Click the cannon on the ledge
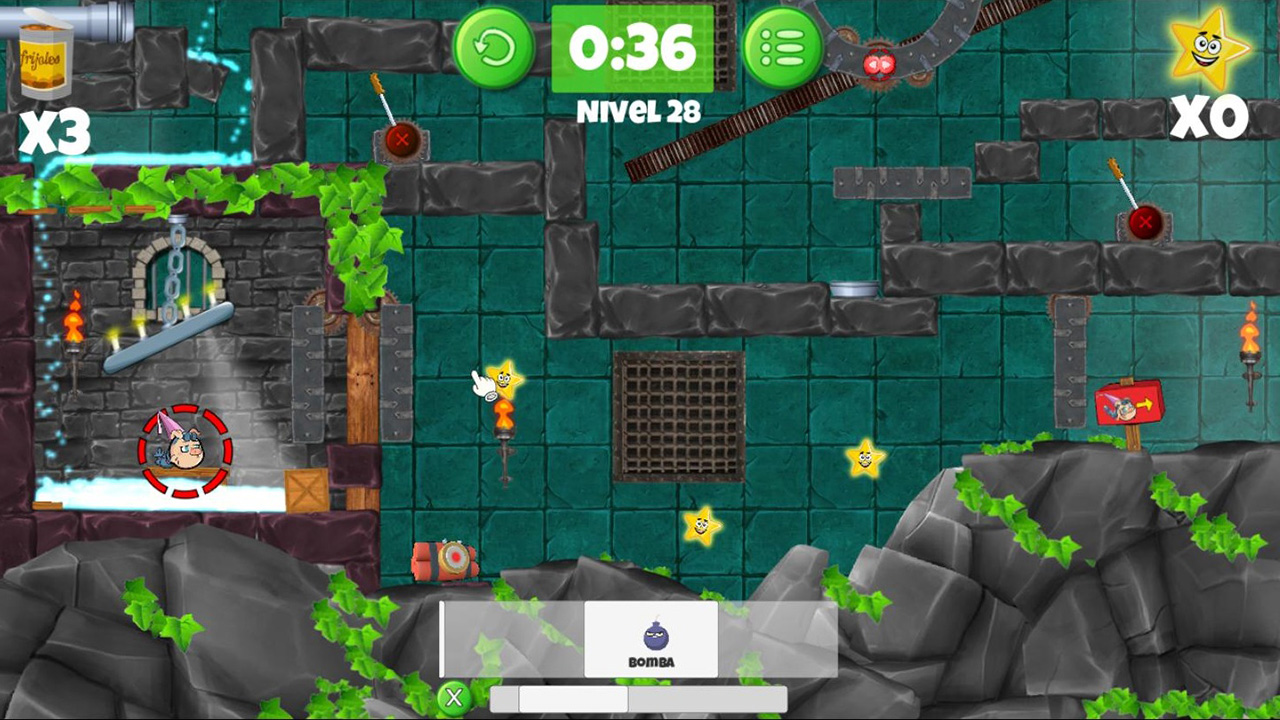The height and width of the screenshot is (720, 1280). tap(447, 559)
